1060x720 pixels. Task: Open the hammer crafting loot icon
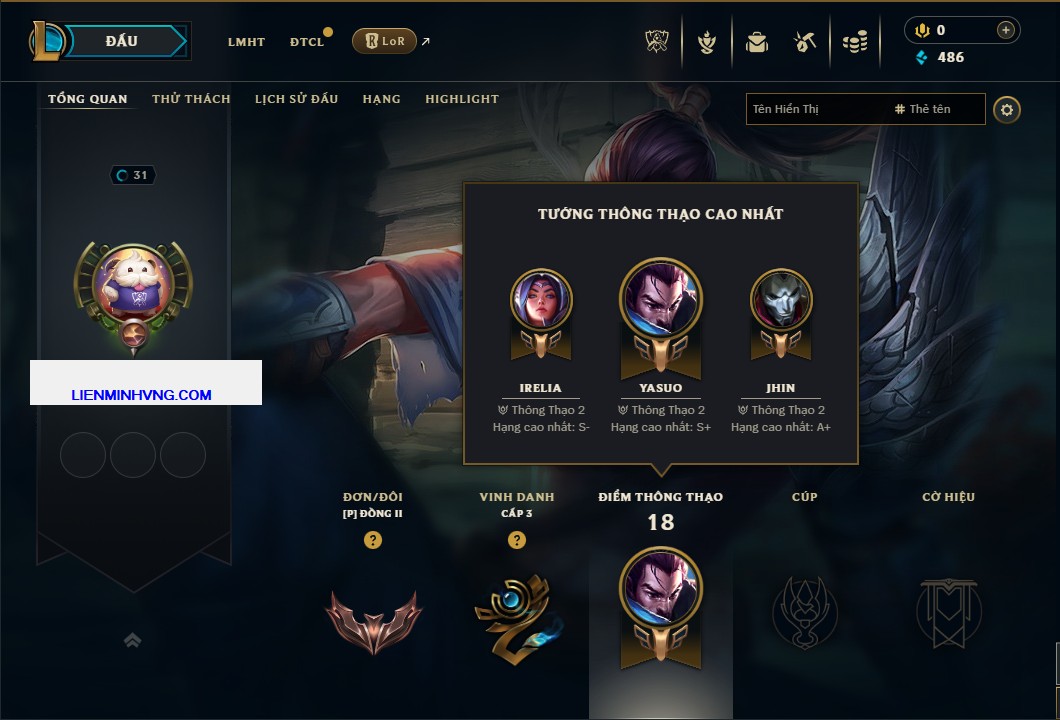point(805,42)
